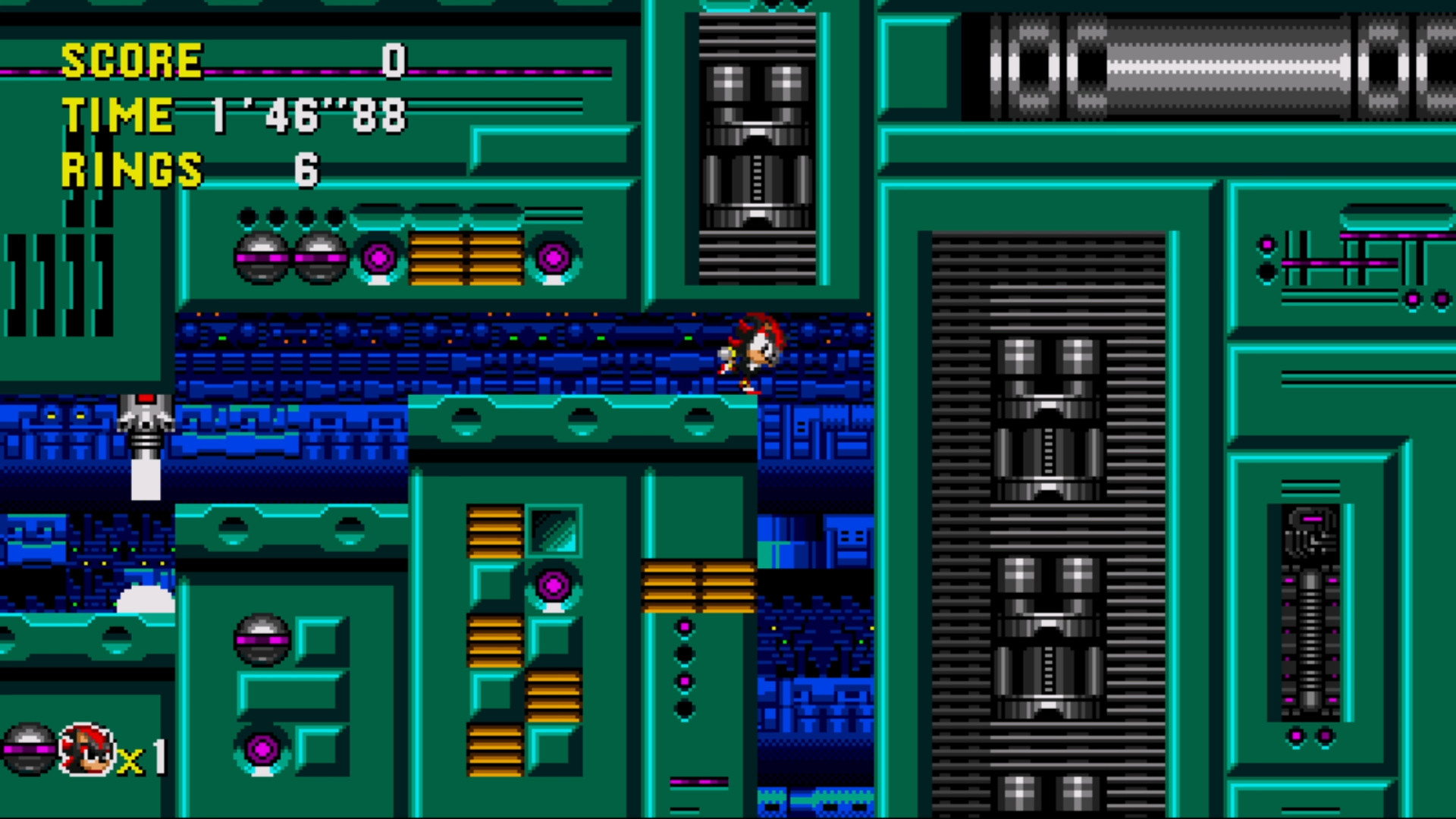Click the small magenta dot indicator on the column
This screenshot has height=819, width=1456.
pyautogui.click(x=685, y=626)
